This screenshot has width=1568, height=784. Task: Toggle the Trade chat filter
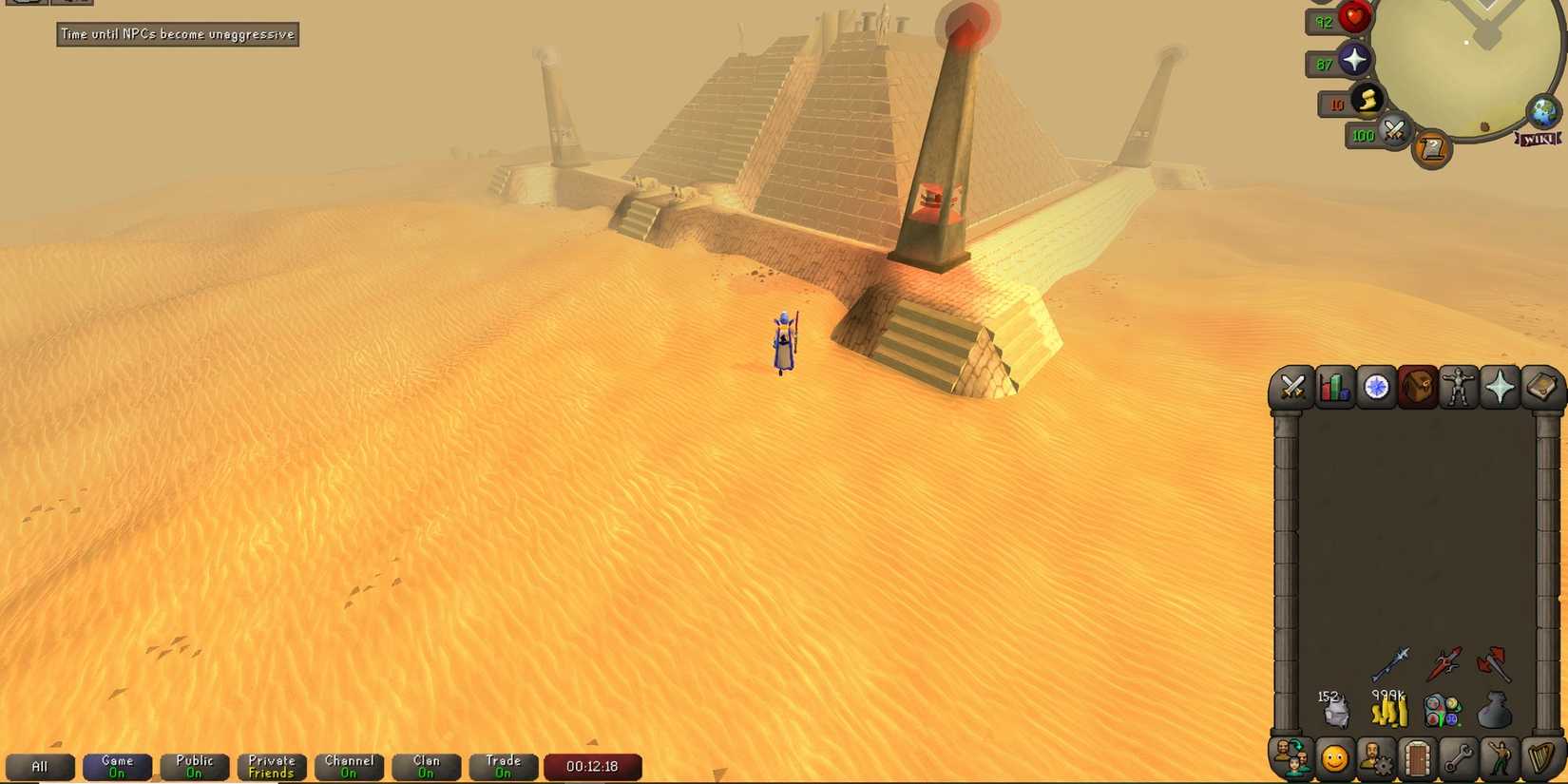point(503,766)
